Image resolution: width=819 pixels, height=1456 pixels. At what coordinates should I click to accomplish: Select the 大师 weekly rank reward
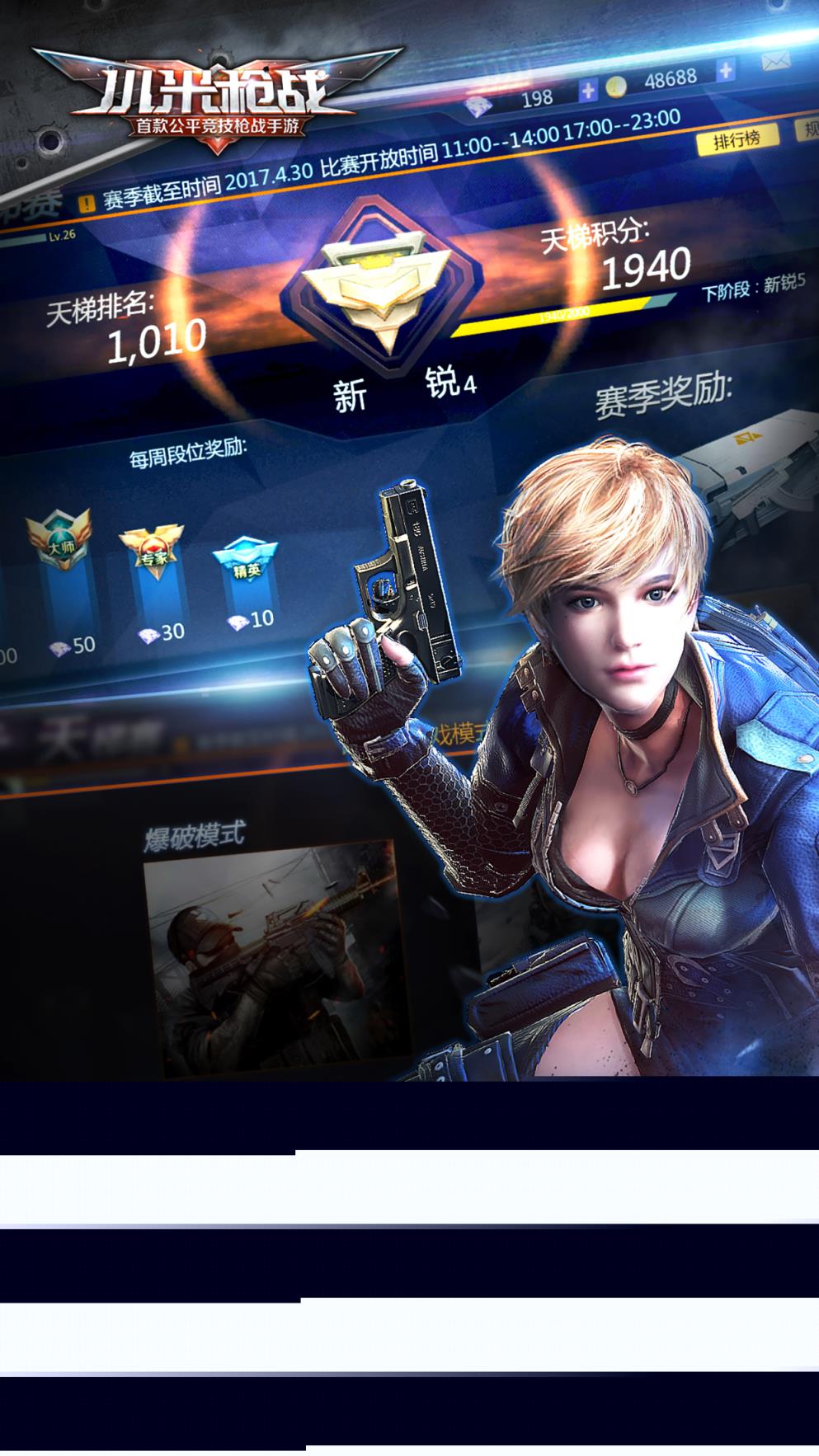tap(59, 544)
